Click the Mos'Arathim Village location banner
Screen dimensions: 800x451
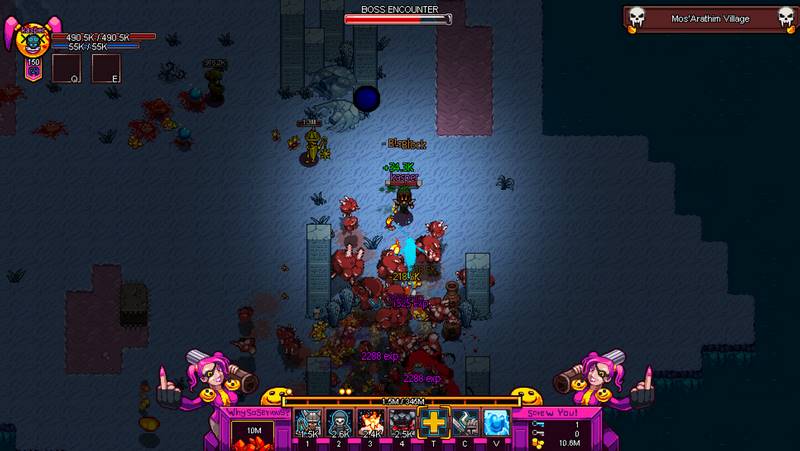pyautogui.click(x=710, y=19)
